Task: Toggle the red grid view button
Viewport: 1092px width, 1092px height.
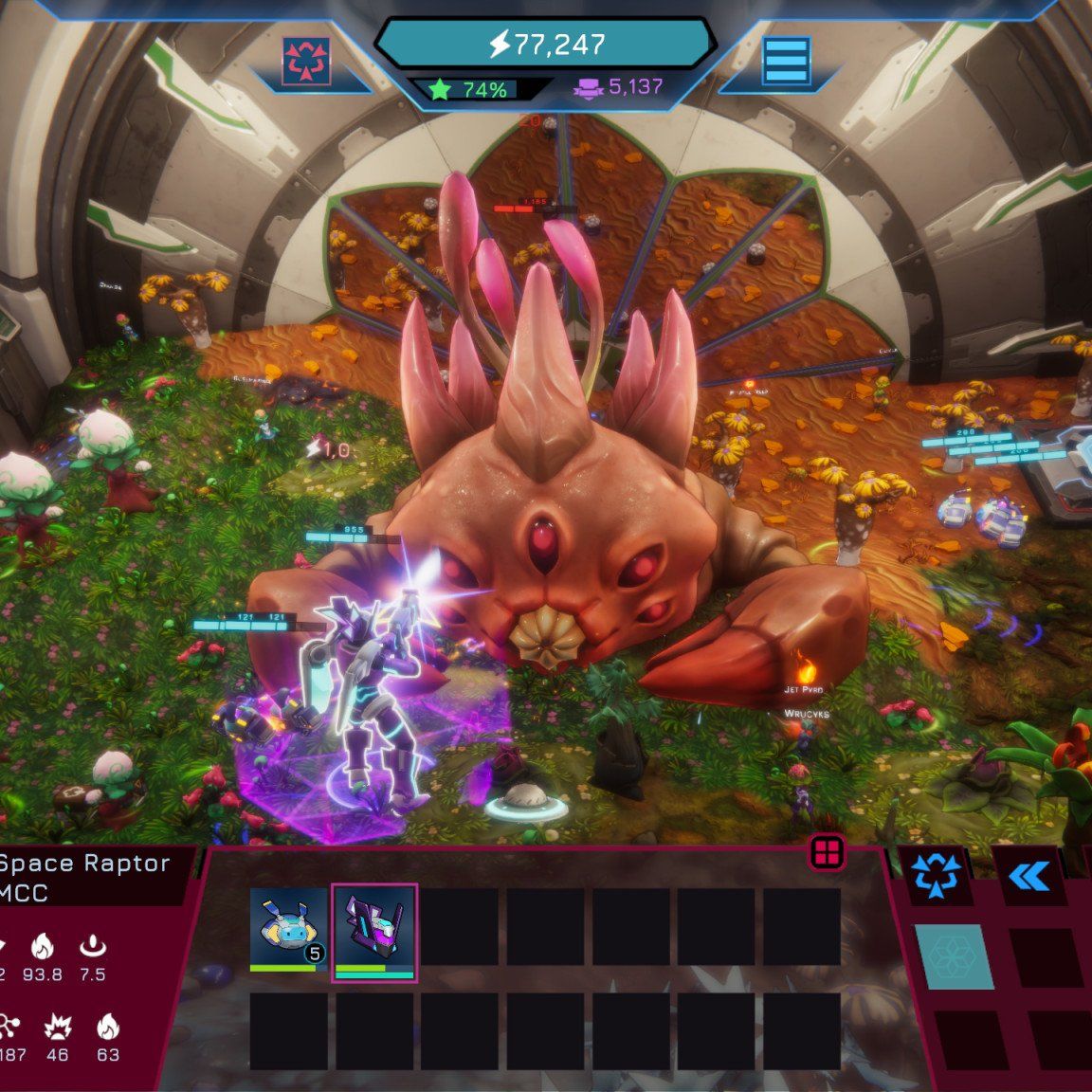Action: pos(827,853)
